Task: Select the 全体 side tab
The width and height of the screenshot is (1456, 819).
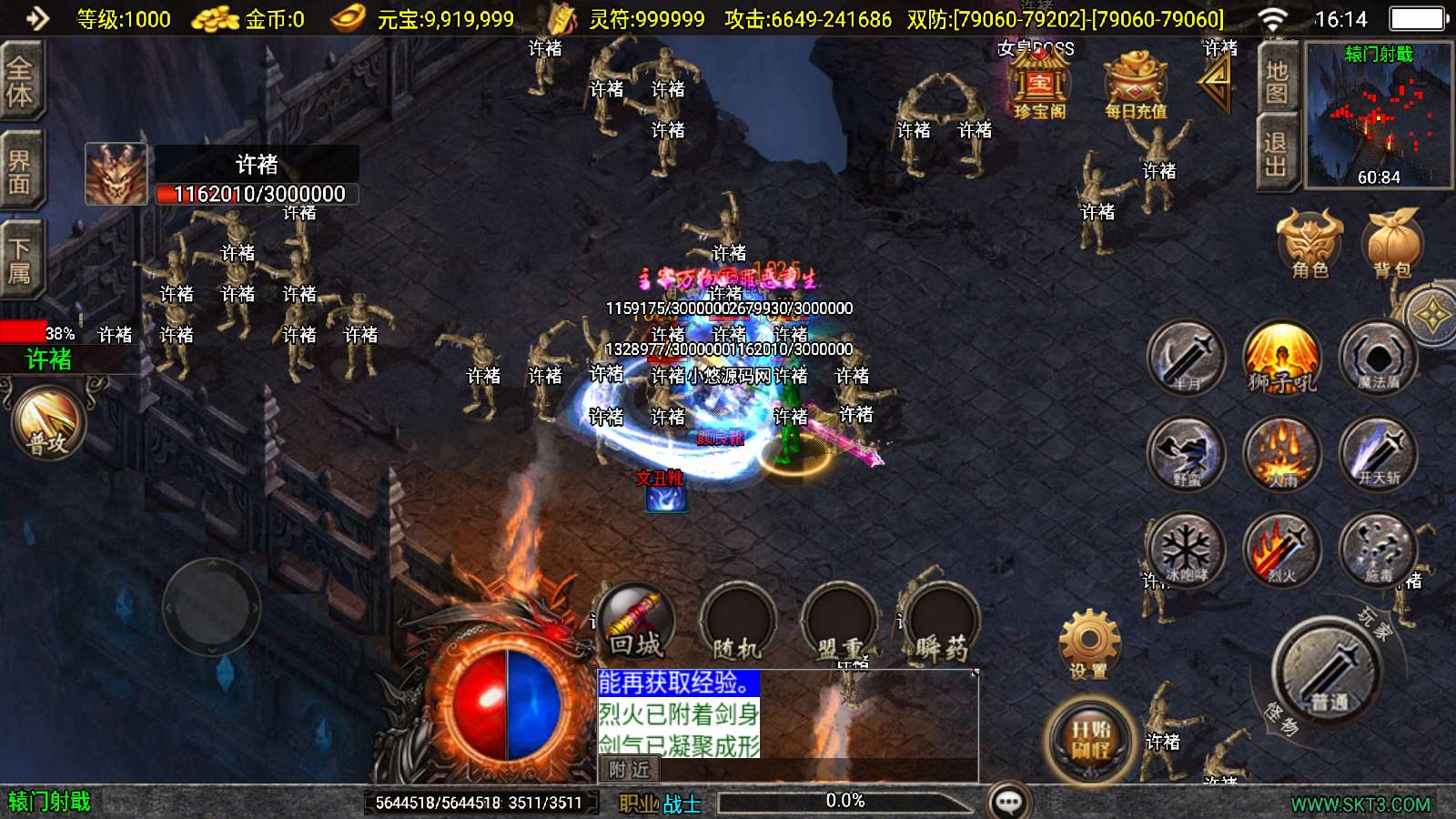Action: [x=20, y=82]
